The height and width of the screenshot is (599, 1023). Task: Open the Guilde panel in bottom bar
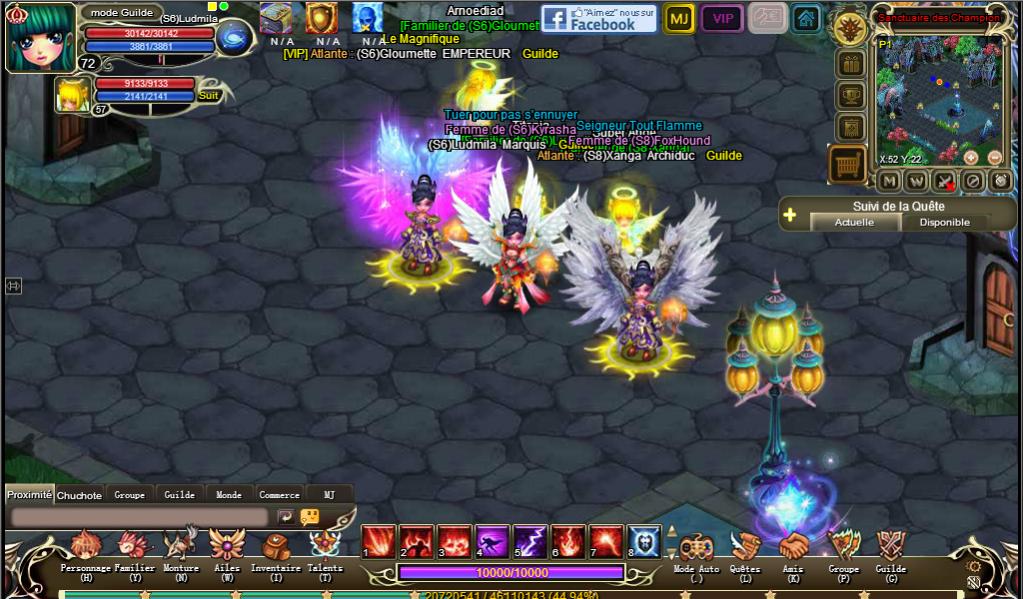890,549
